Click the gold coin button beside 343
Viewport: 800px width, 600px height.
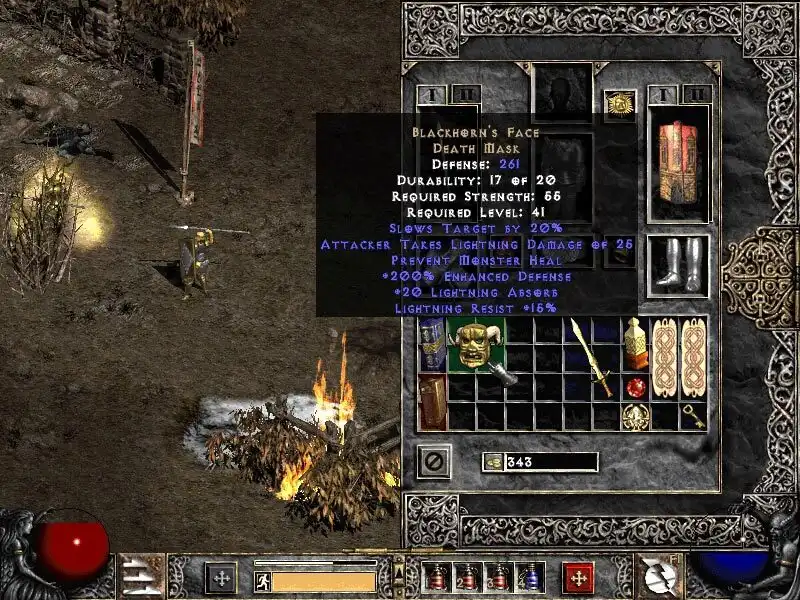tap(493, 462)
